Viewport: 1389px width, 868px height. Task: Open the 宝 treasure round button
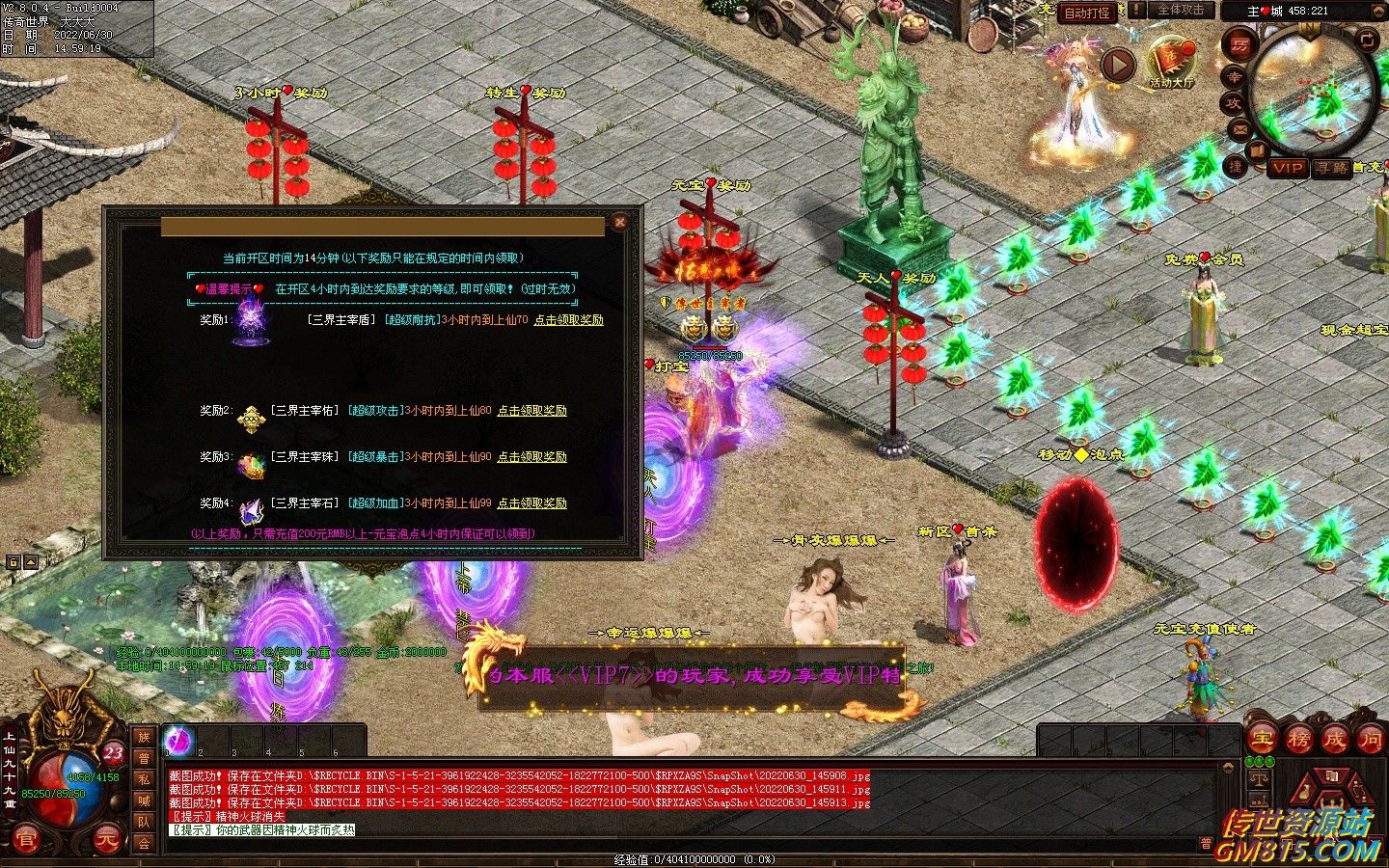tap(1262, 740)
